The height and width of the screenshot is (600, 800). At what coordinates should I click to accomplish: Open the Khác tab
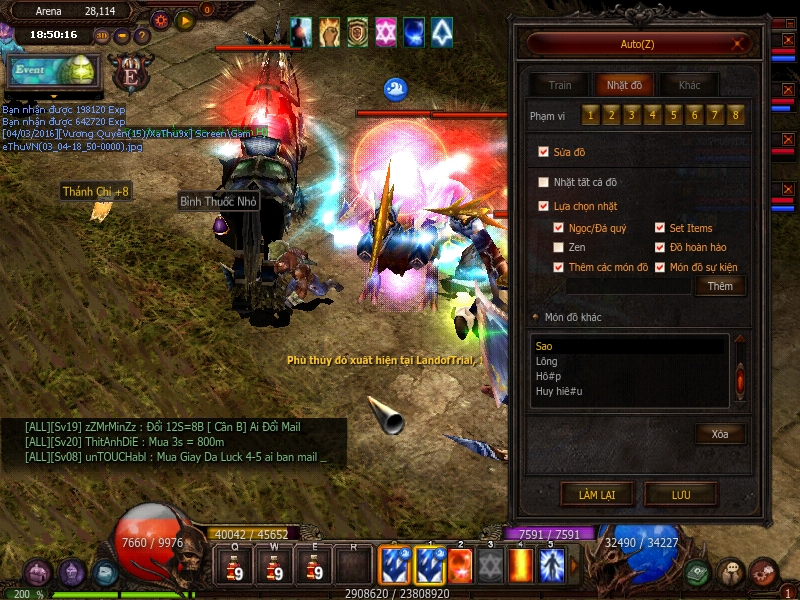(x=689, y=85)
